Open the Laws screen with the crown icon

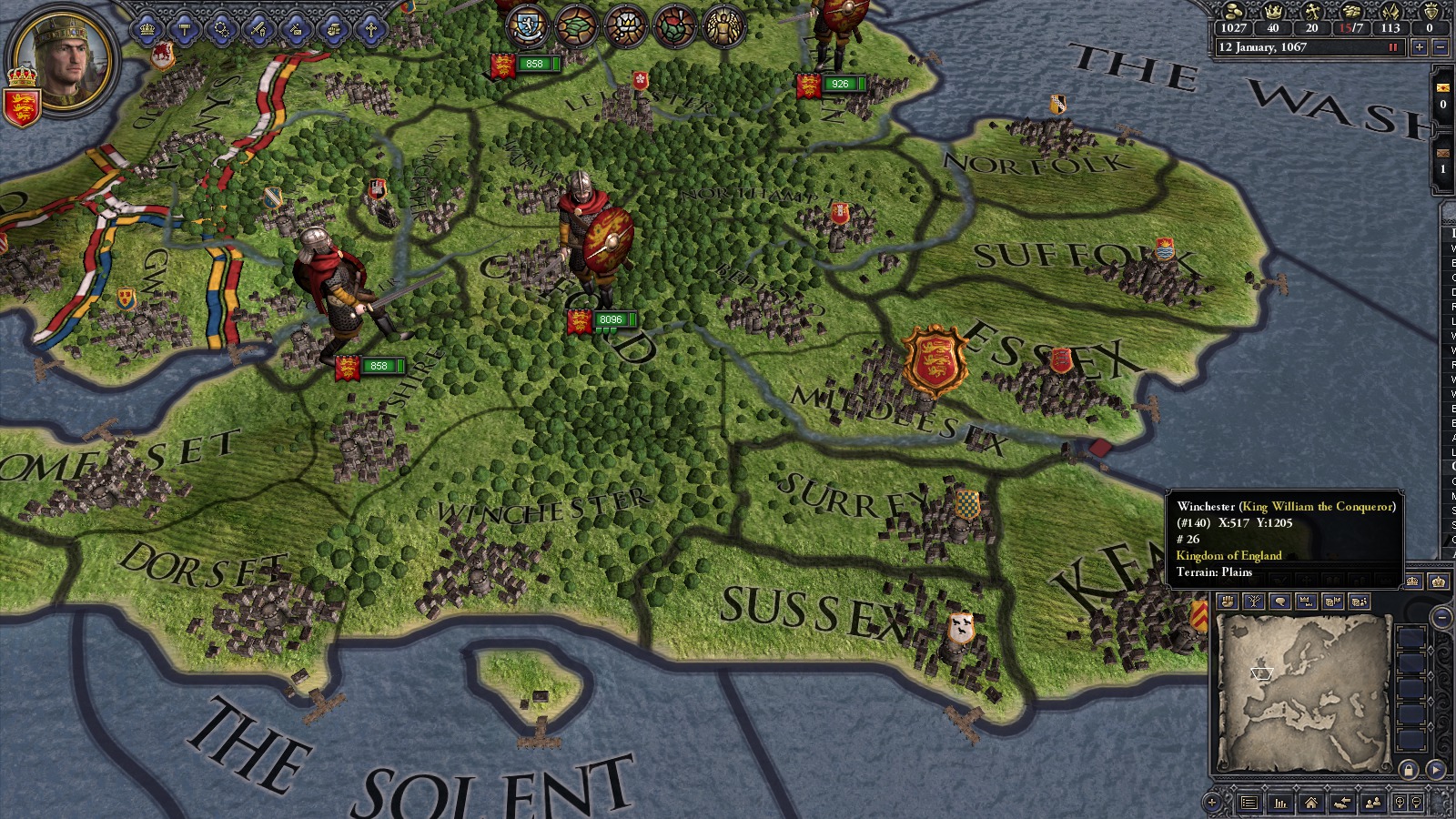[147, 27]
